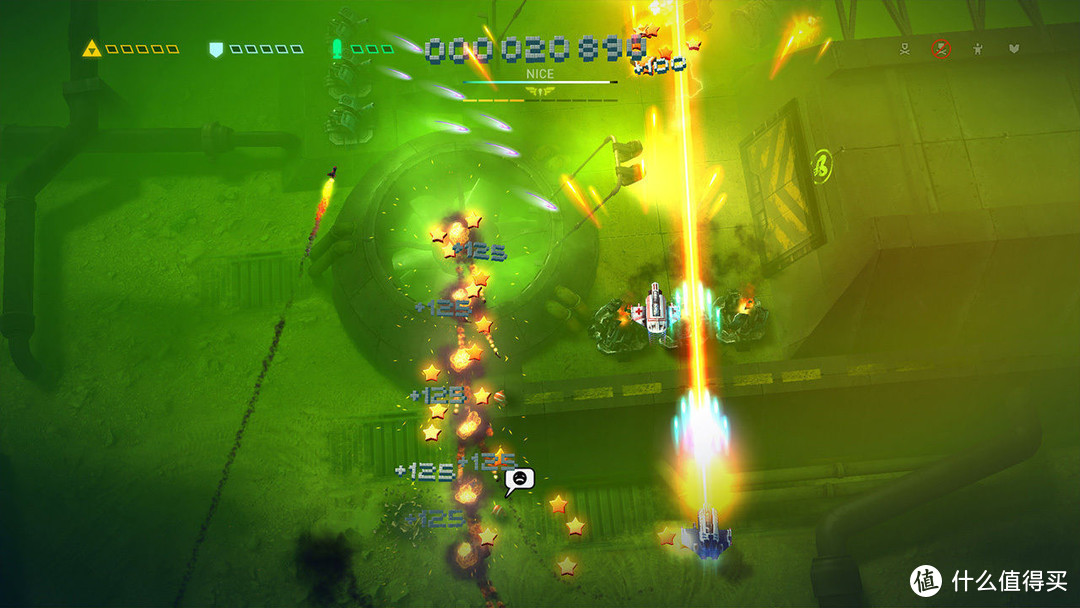Click the skull-and-crossbones medal icon
1080x608 pixels.
coord(905,48)
